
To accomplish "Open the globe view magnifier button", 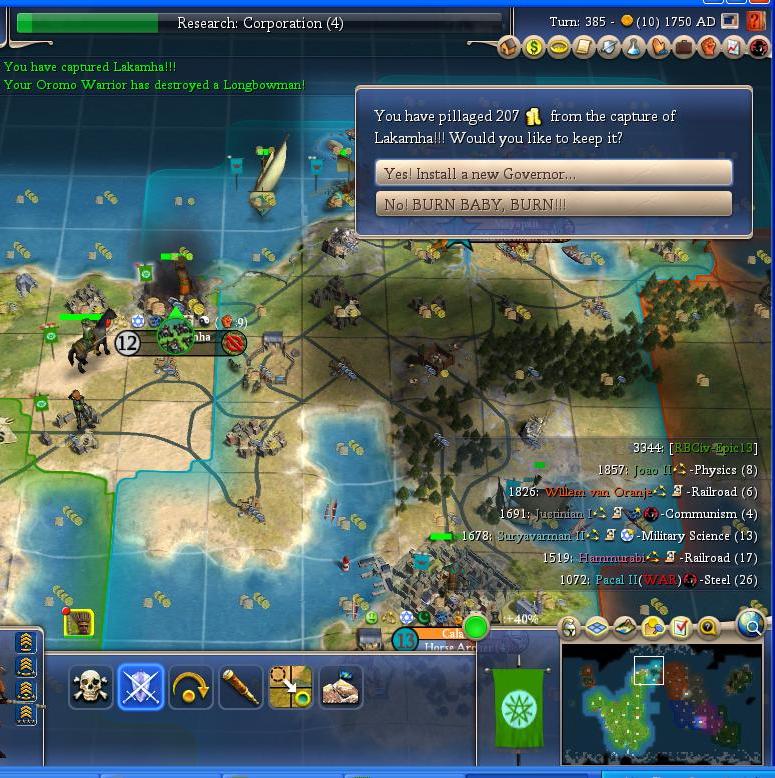I will pyautogui.click(x=749, y=626).
